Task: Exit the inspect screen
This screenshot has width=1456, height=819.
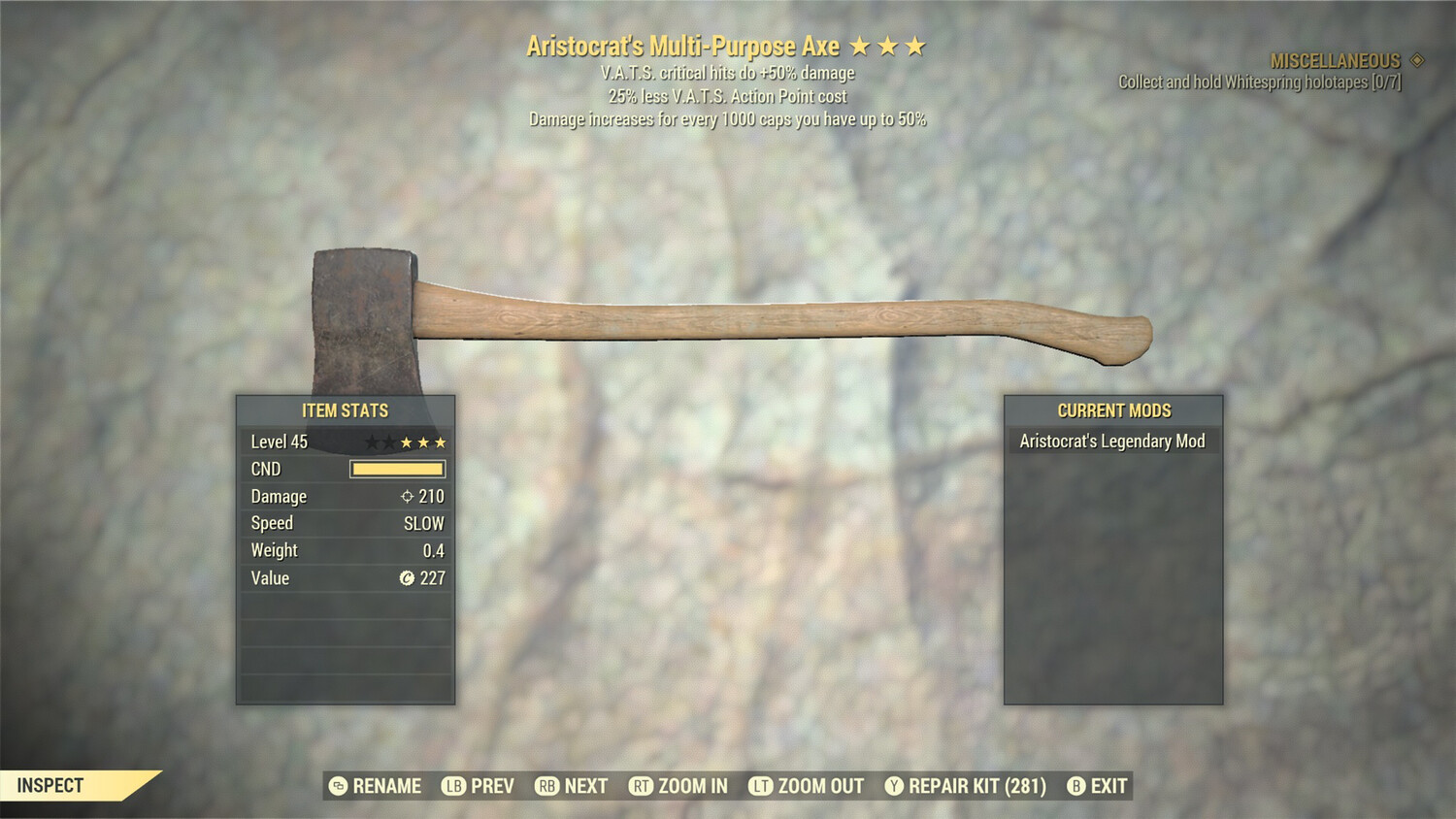Action: [x=1098, y=786]
